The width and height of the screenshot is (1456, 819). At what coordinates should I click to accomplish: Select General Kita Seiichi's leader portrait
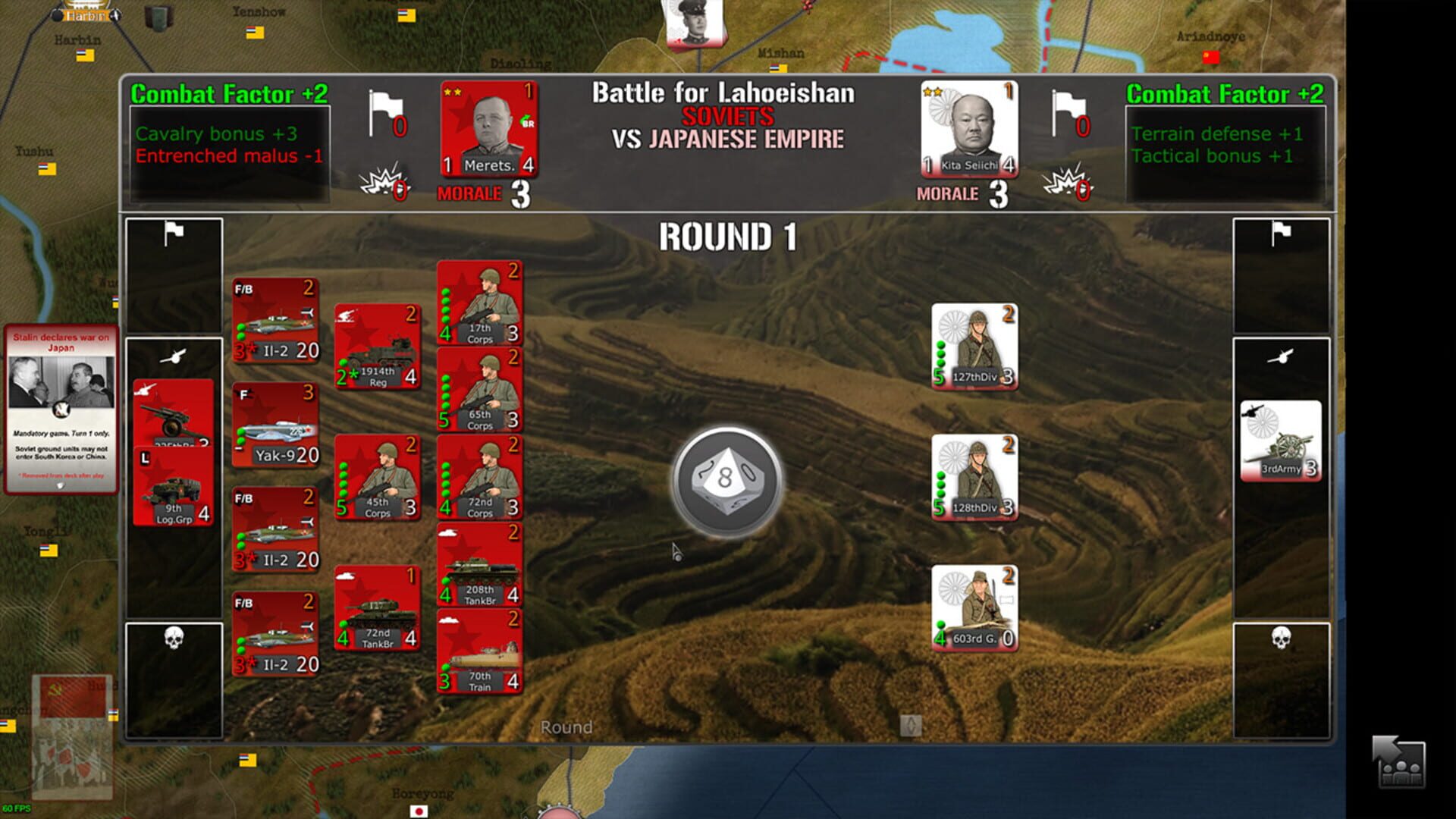click(969, 129)
